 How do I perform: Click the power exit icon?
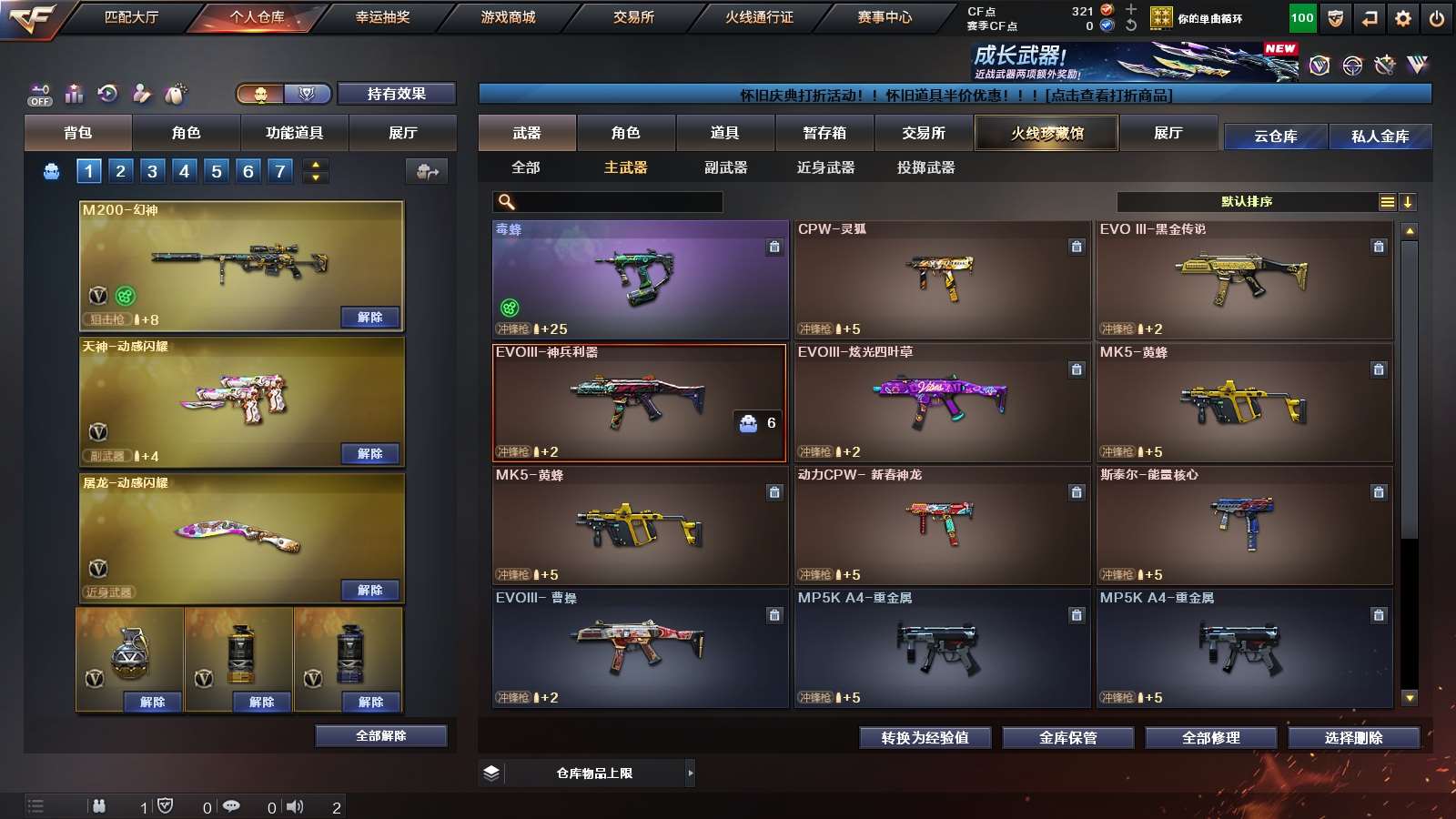point(1437,18)
